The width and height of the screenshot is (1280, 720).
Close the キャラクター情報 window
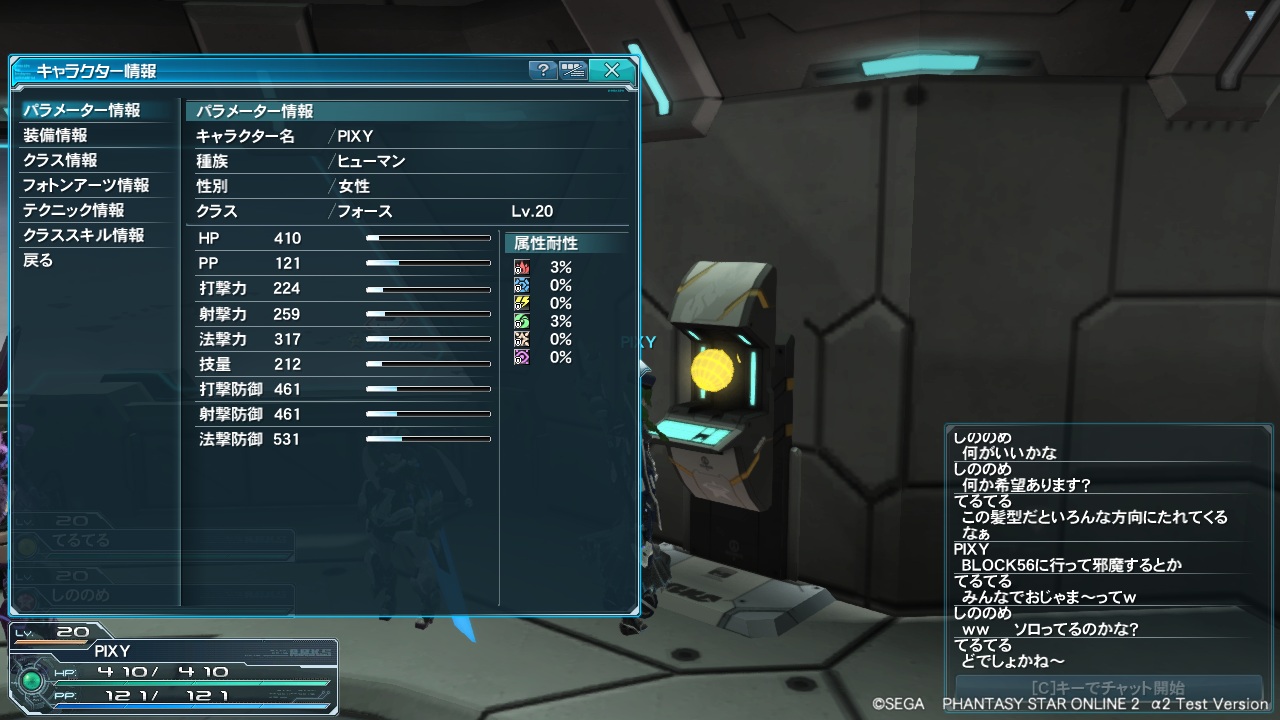611,70
